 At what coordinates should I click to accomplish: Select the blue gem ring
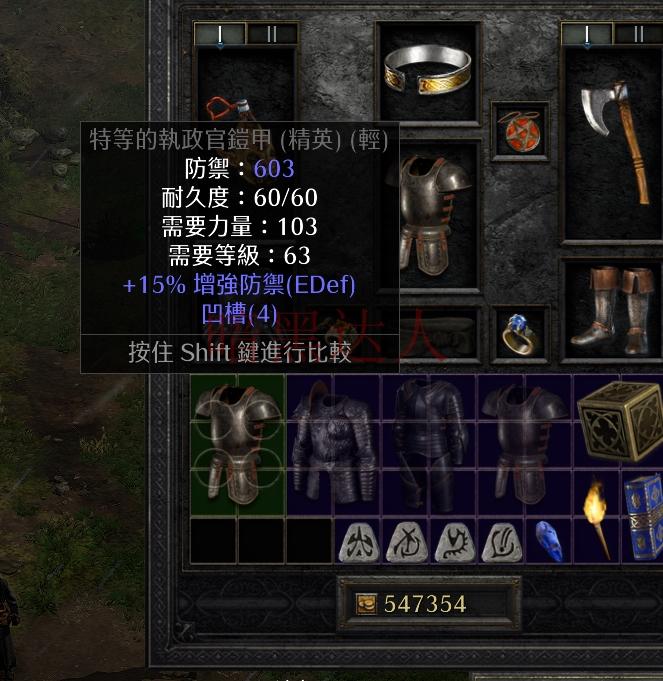[519, 335]
